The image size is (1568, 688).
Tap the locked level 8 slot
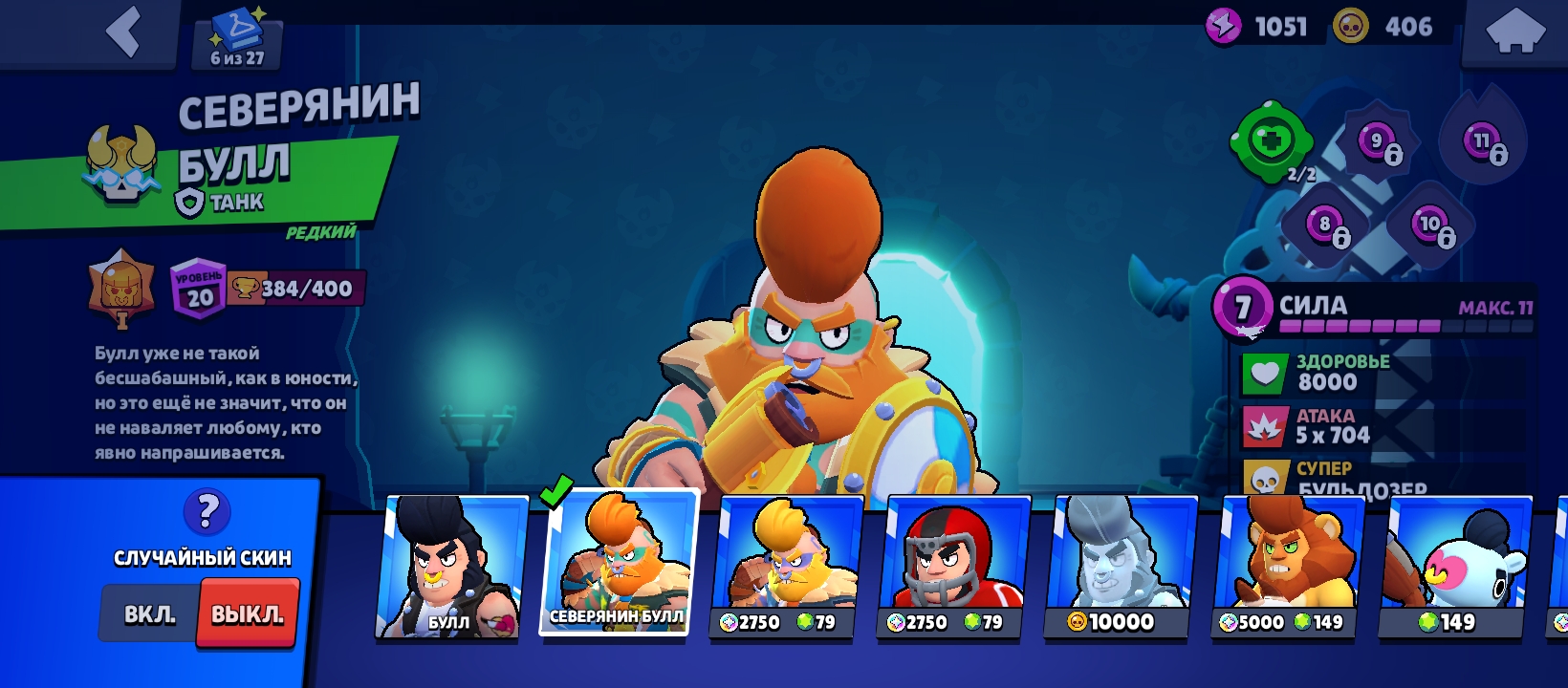pos(1326,226)
